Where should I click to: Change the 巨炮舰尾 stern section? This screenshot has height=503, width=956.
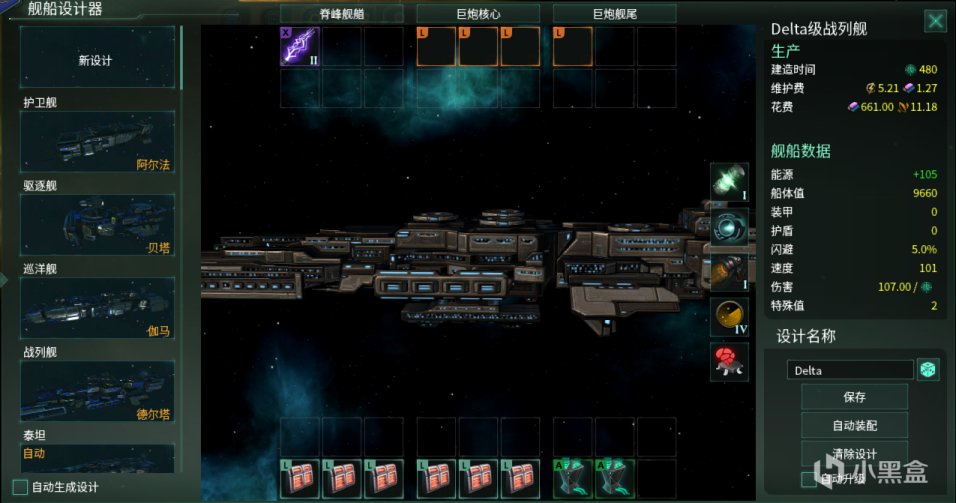pos(613,12)
